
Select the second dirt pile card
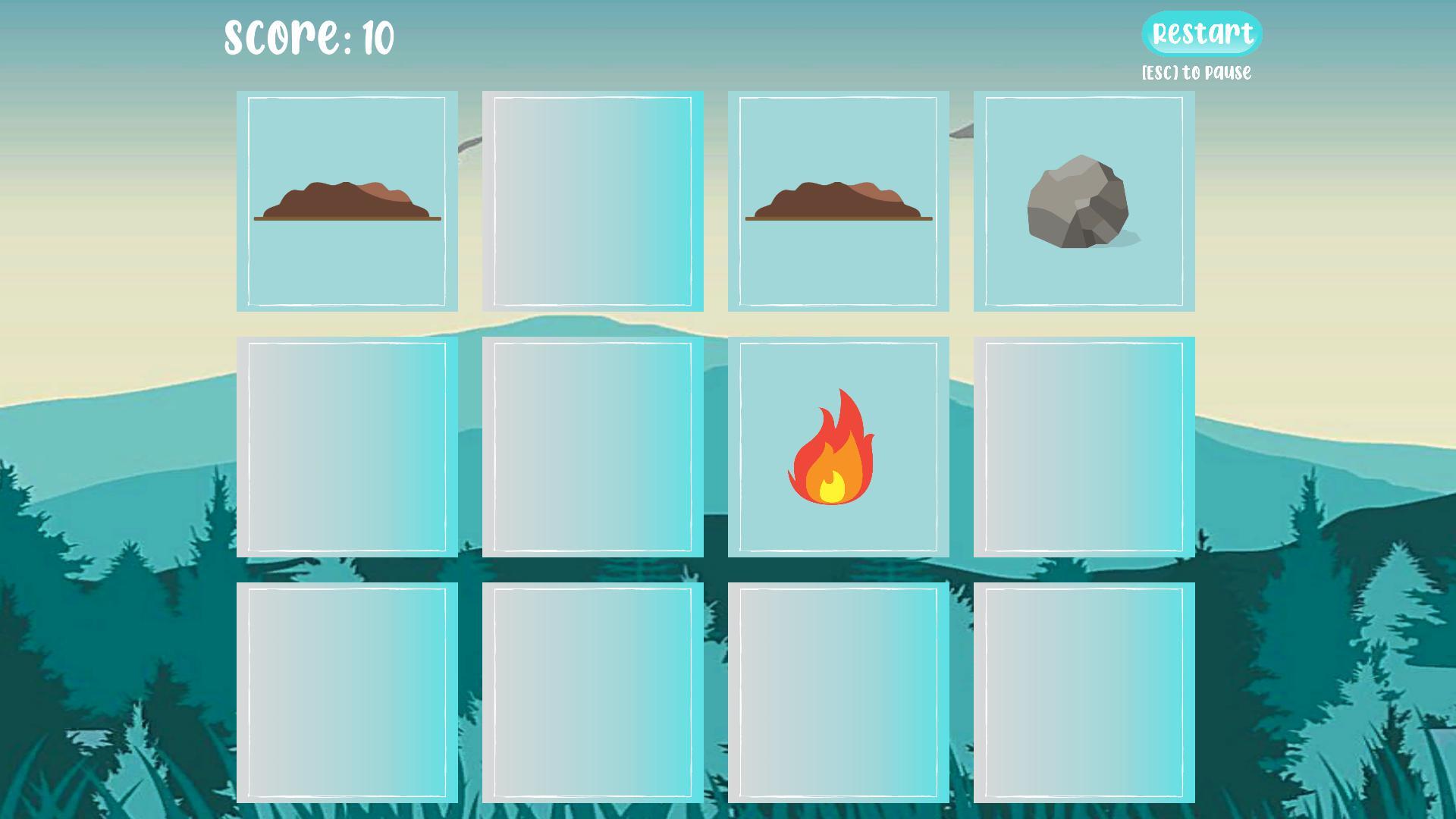[838, 201]
